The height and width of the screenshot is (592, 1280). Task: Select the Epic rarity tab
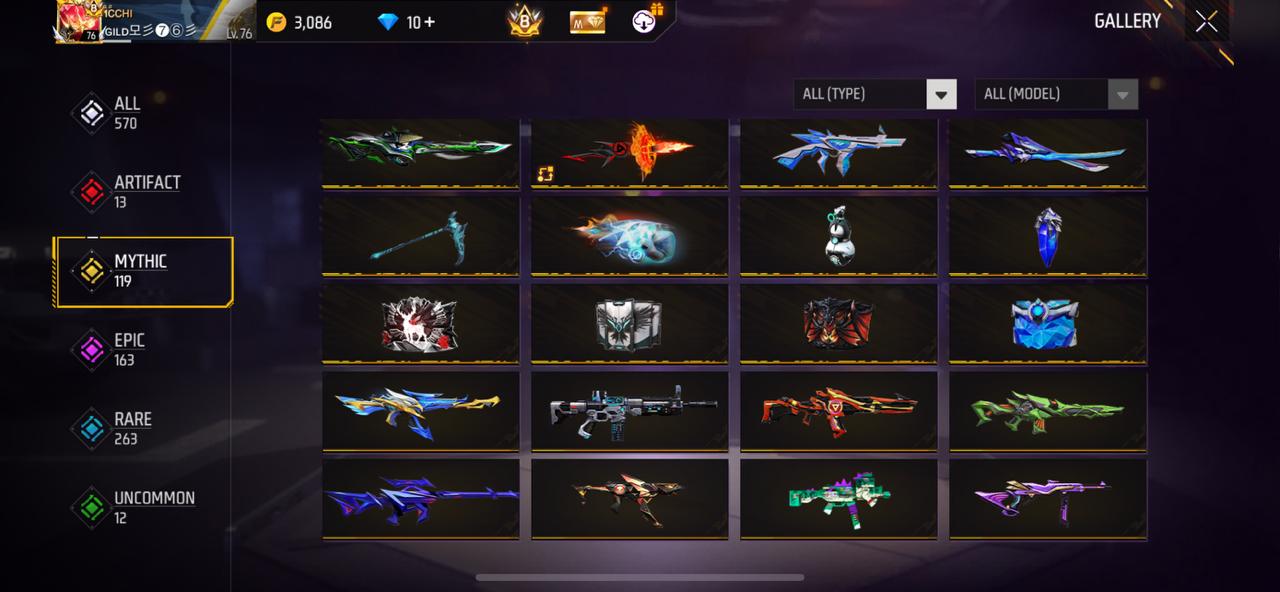127,349
